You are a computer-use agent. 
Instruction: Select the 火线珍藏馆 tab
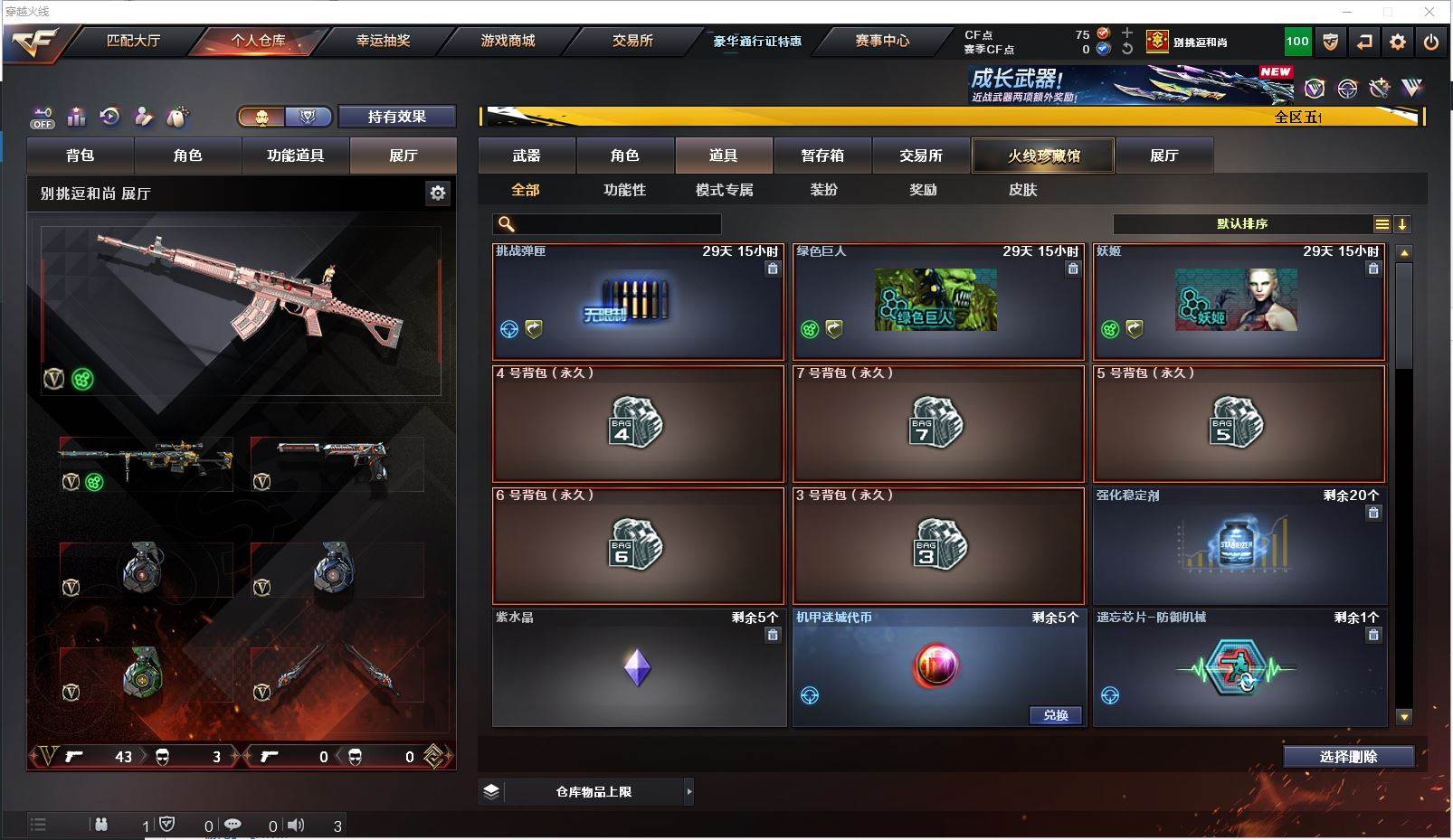[1043, 156]
